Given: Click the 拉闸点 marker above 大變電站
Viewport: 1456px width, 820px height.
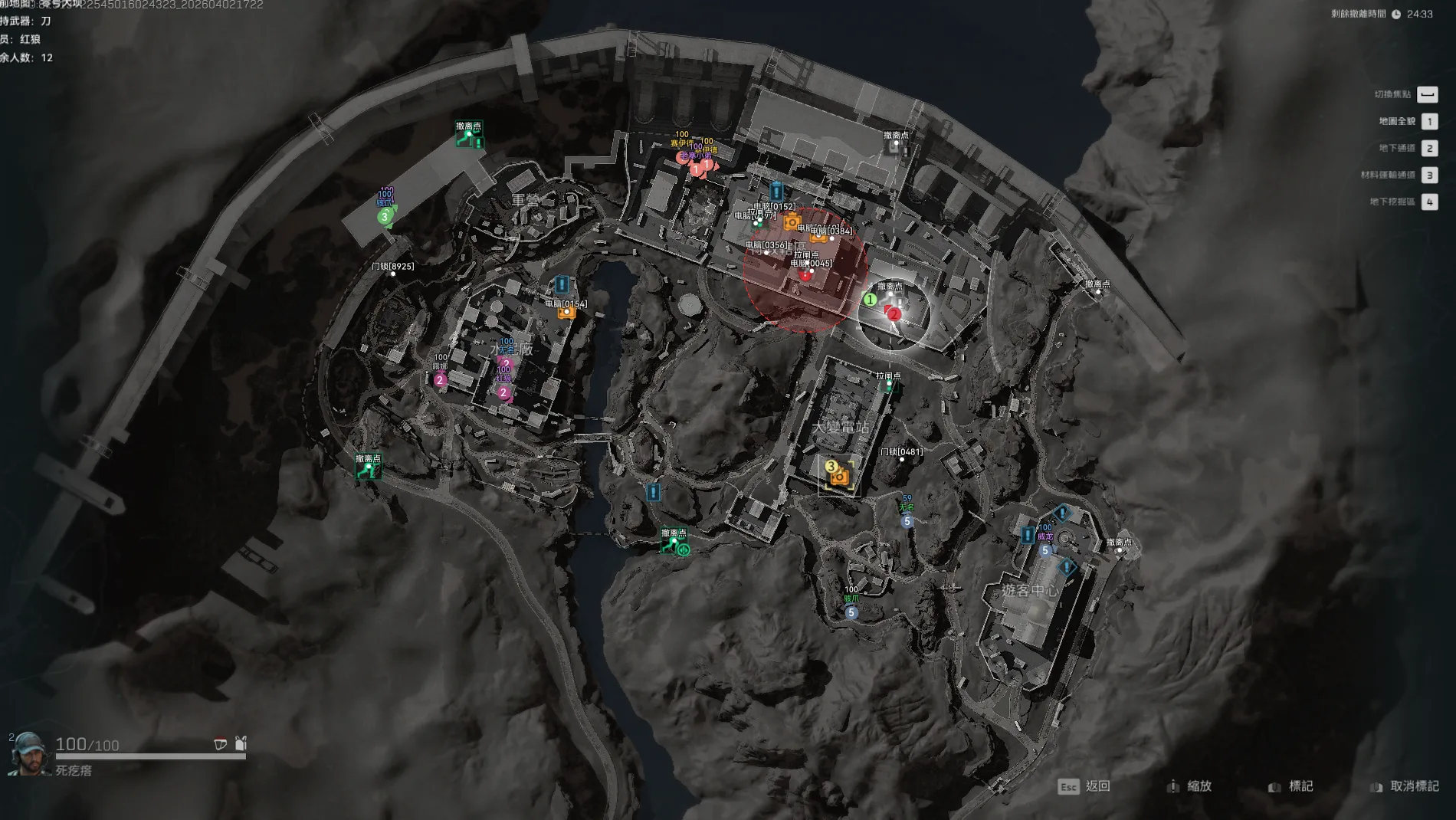Looking at the screenshot, I should 889,383.
